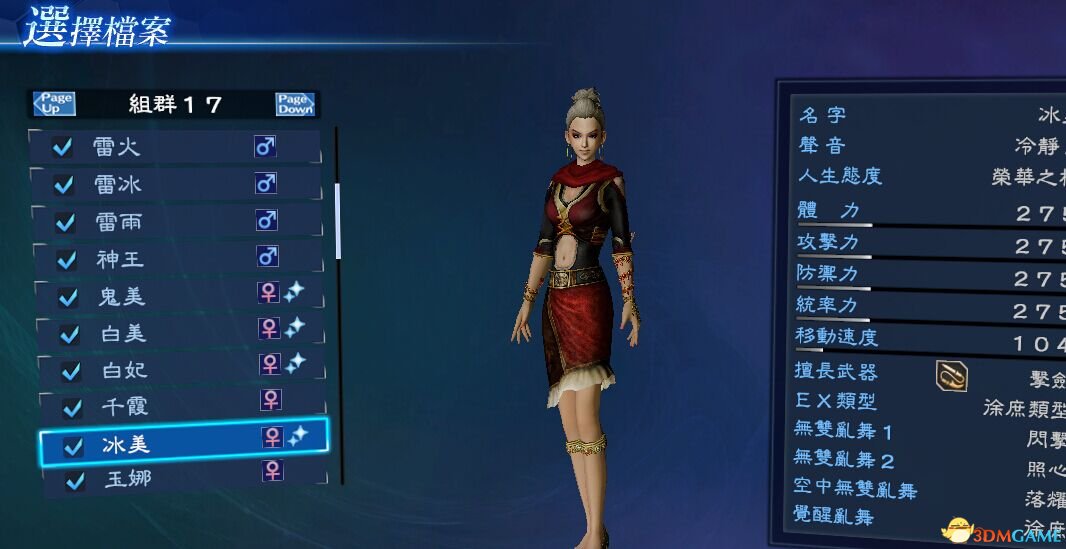Click the character list scrollbar
The image size is (1066, 549).
pos(338,220)
